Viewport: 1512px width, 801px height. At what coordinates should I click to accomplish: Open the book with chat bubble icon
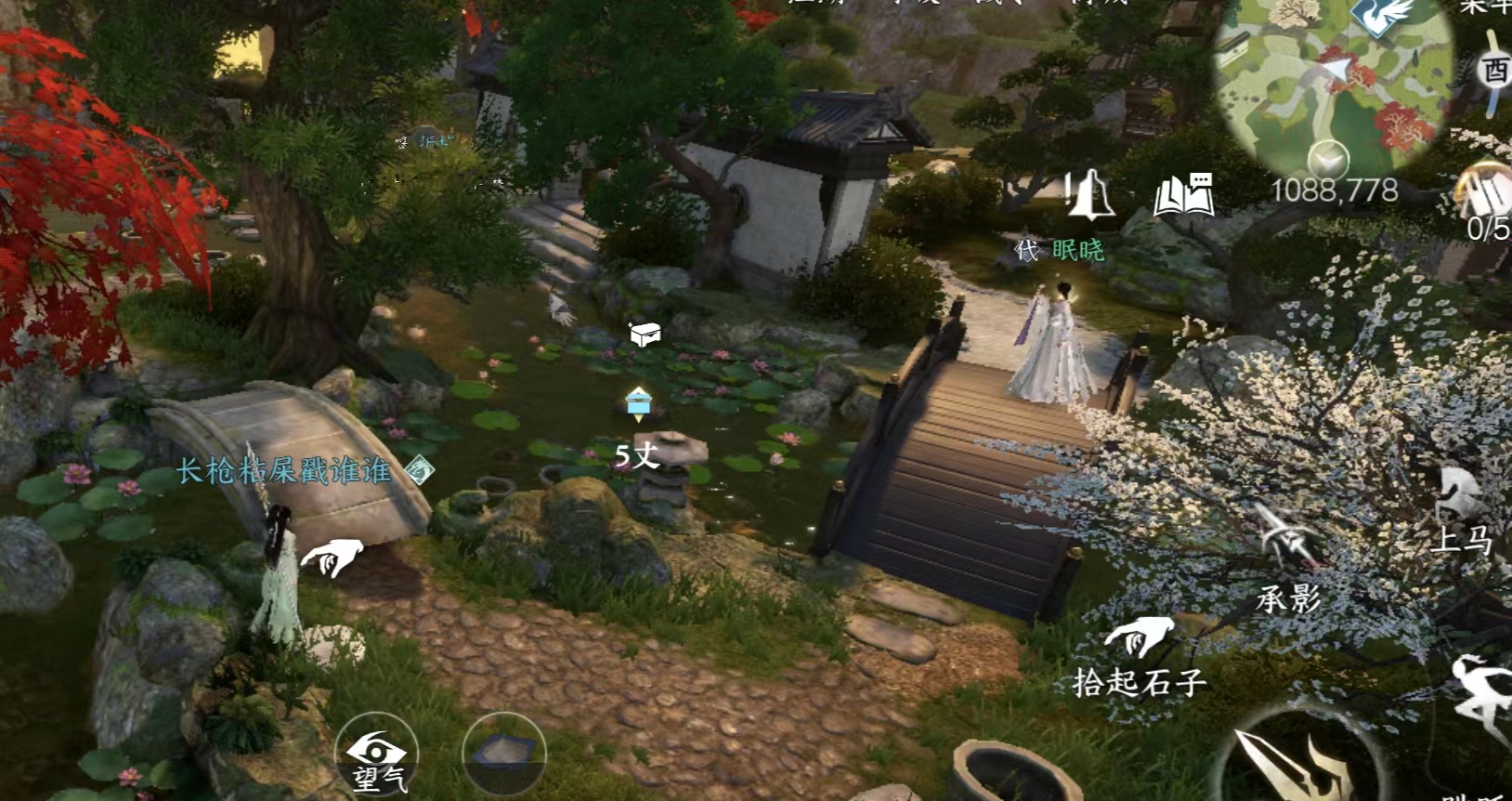pyautogui.click(x=1183, y=195)
